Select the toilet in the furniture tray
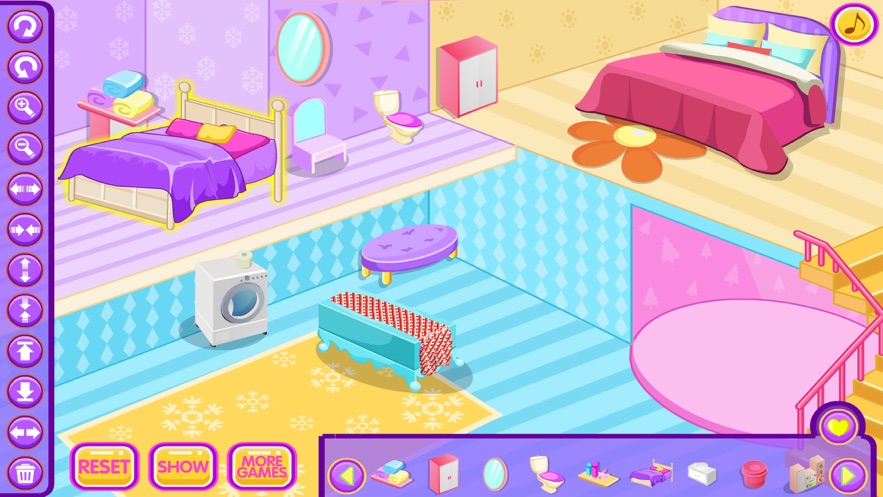 (x=541, y=470)
